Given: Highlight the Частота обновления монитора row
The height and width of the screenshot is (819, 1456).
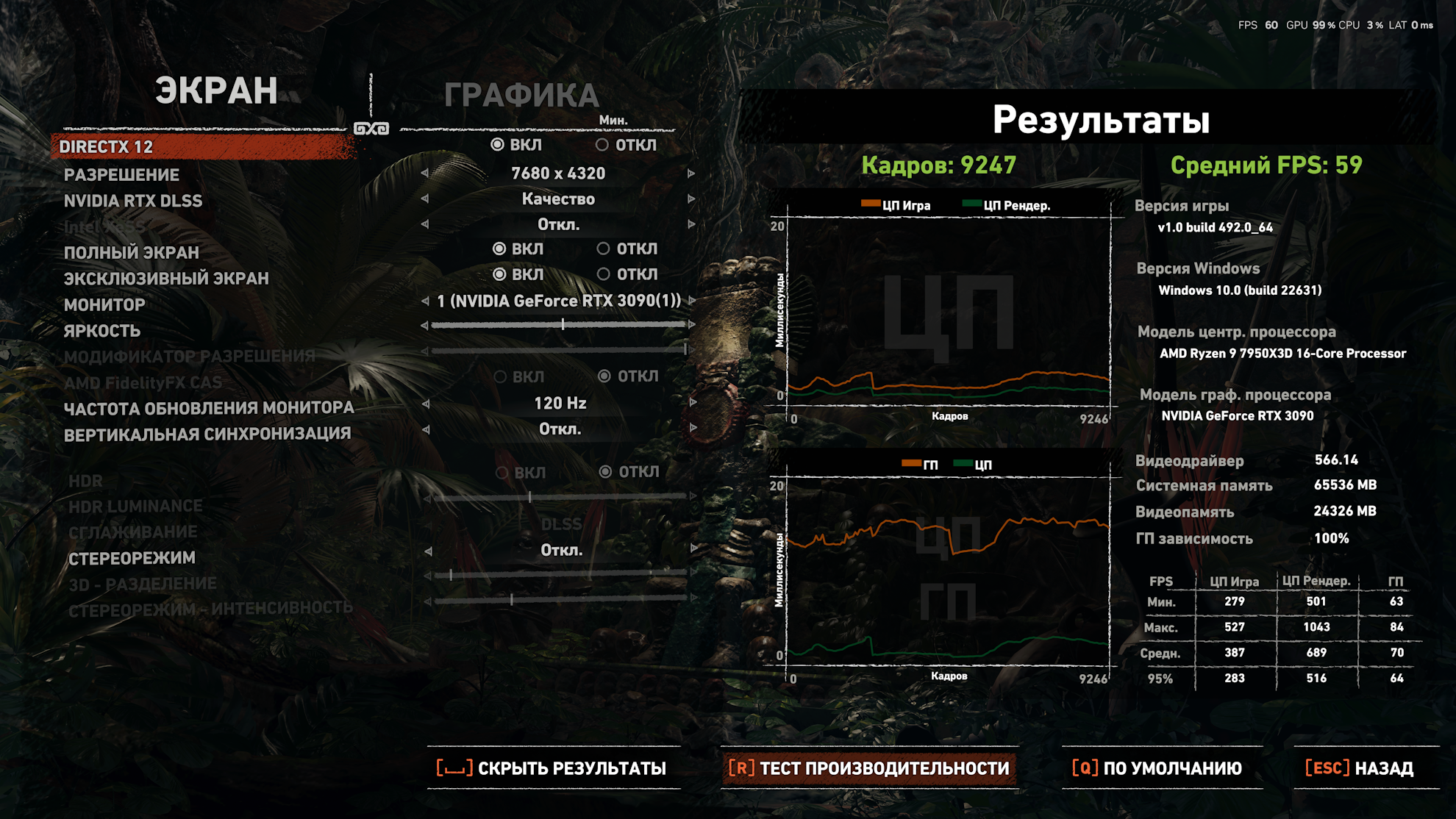Looking at the screenshot, I should tap(209, 408).
